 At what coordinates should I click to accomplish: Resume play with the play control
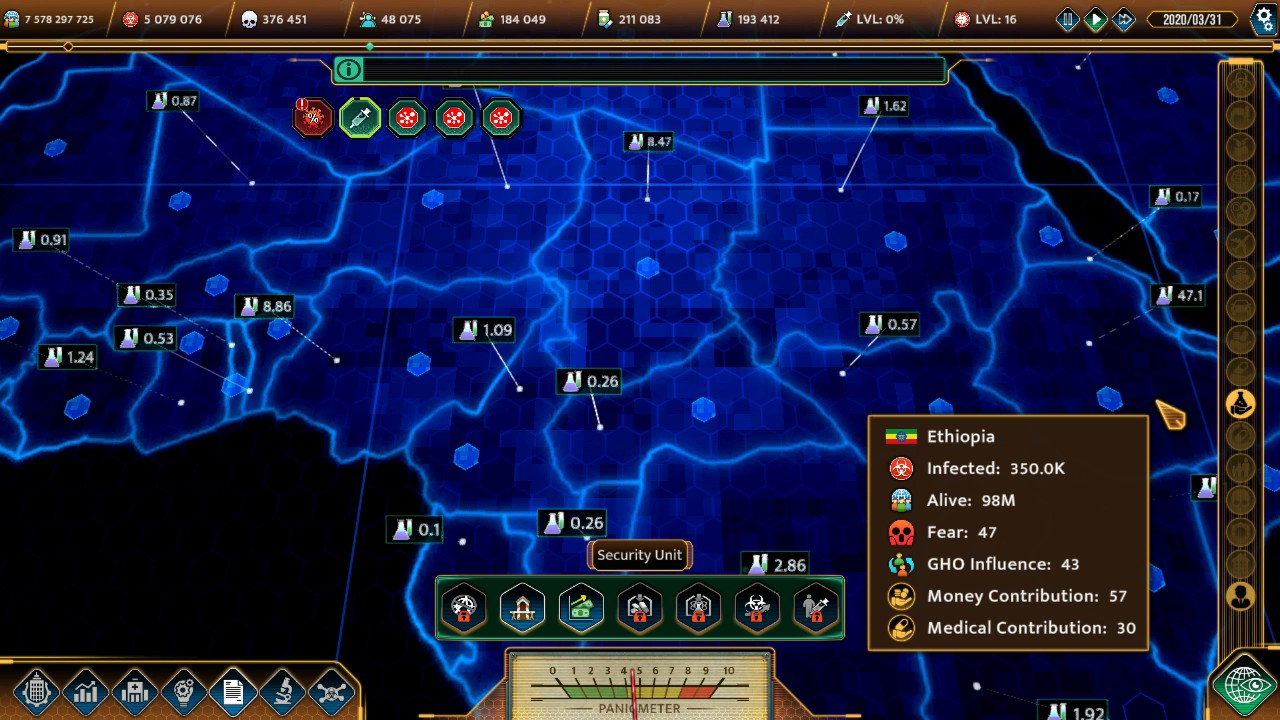(1096, 17)
